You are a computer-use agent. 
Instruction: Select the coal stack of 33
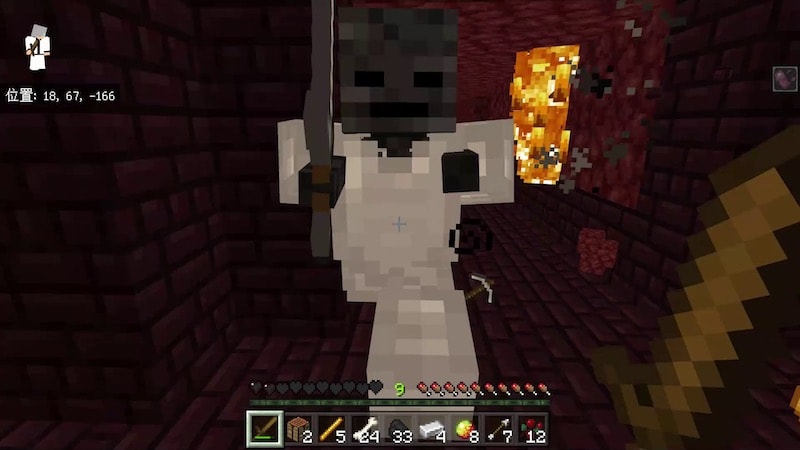400,430
